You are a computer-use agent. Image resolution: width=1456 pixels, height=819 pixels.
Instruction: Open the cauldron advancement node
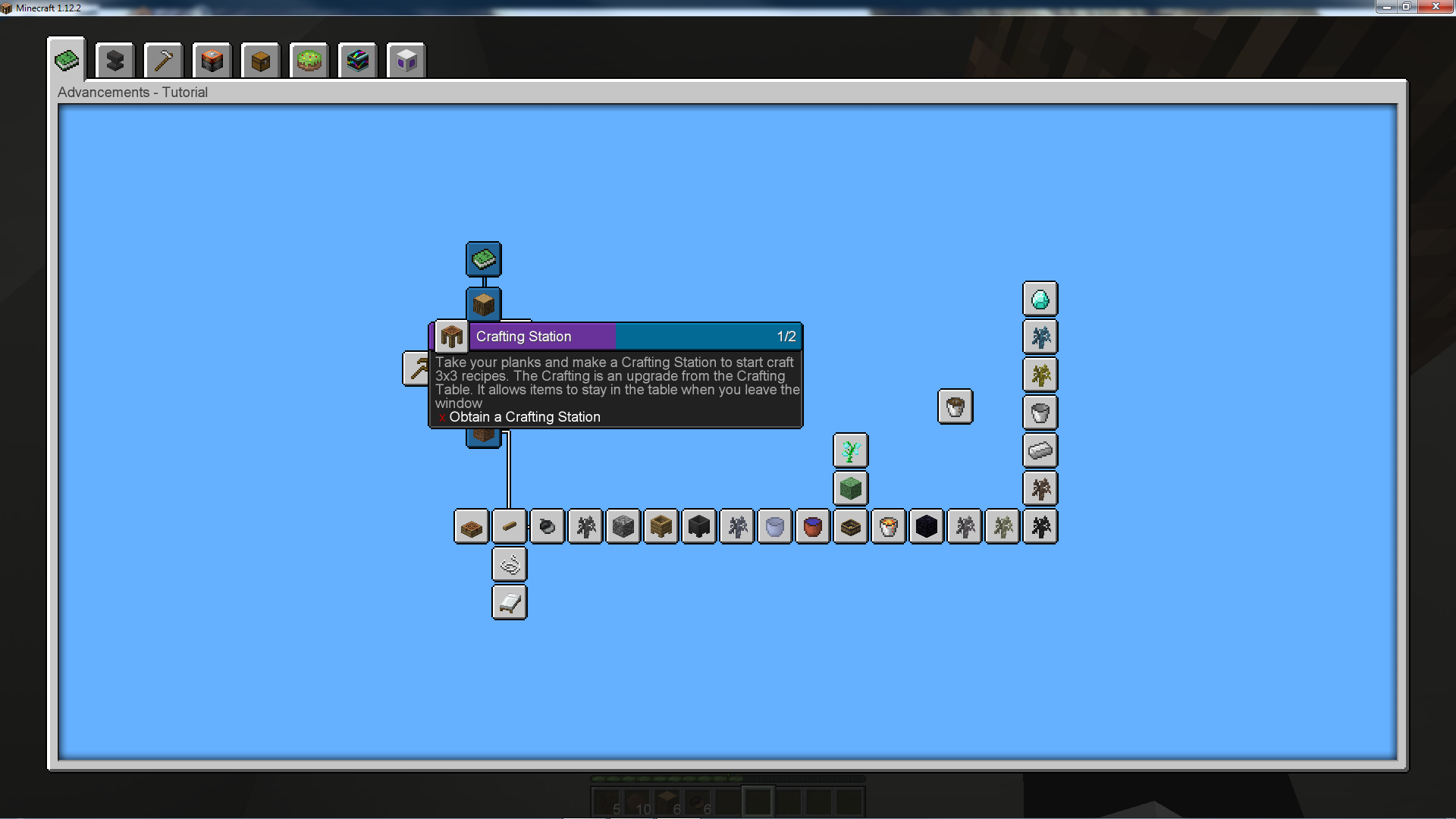(698, 526)
